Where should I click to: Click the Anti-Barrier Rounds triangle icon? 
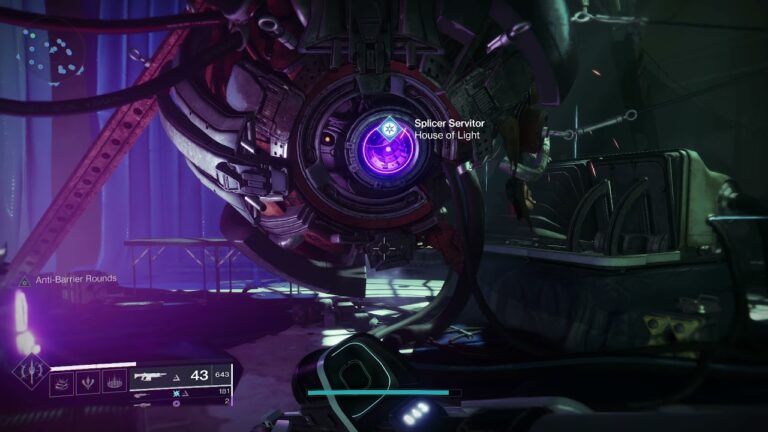click(x=22, y=280)
